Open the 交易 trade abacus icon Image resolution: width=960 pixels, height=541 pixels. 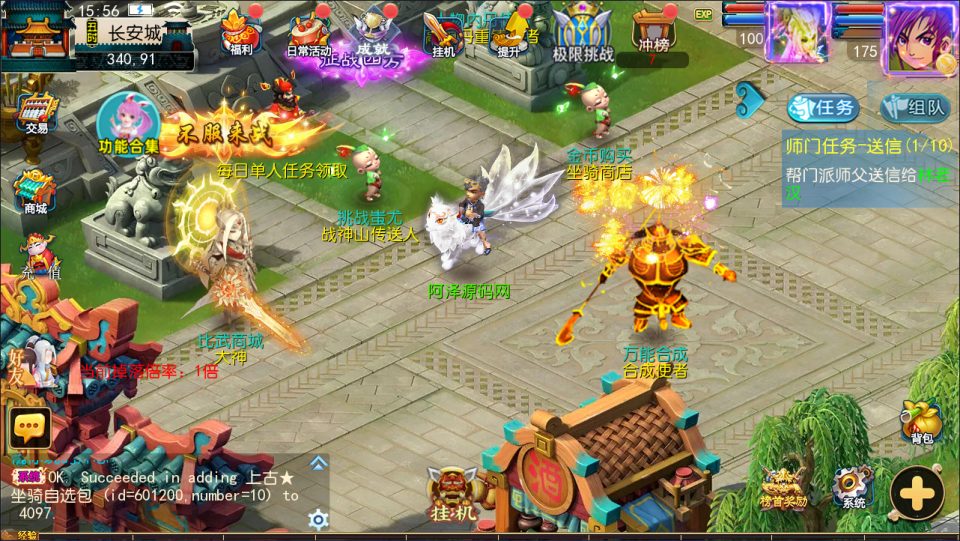click(37, 111)
